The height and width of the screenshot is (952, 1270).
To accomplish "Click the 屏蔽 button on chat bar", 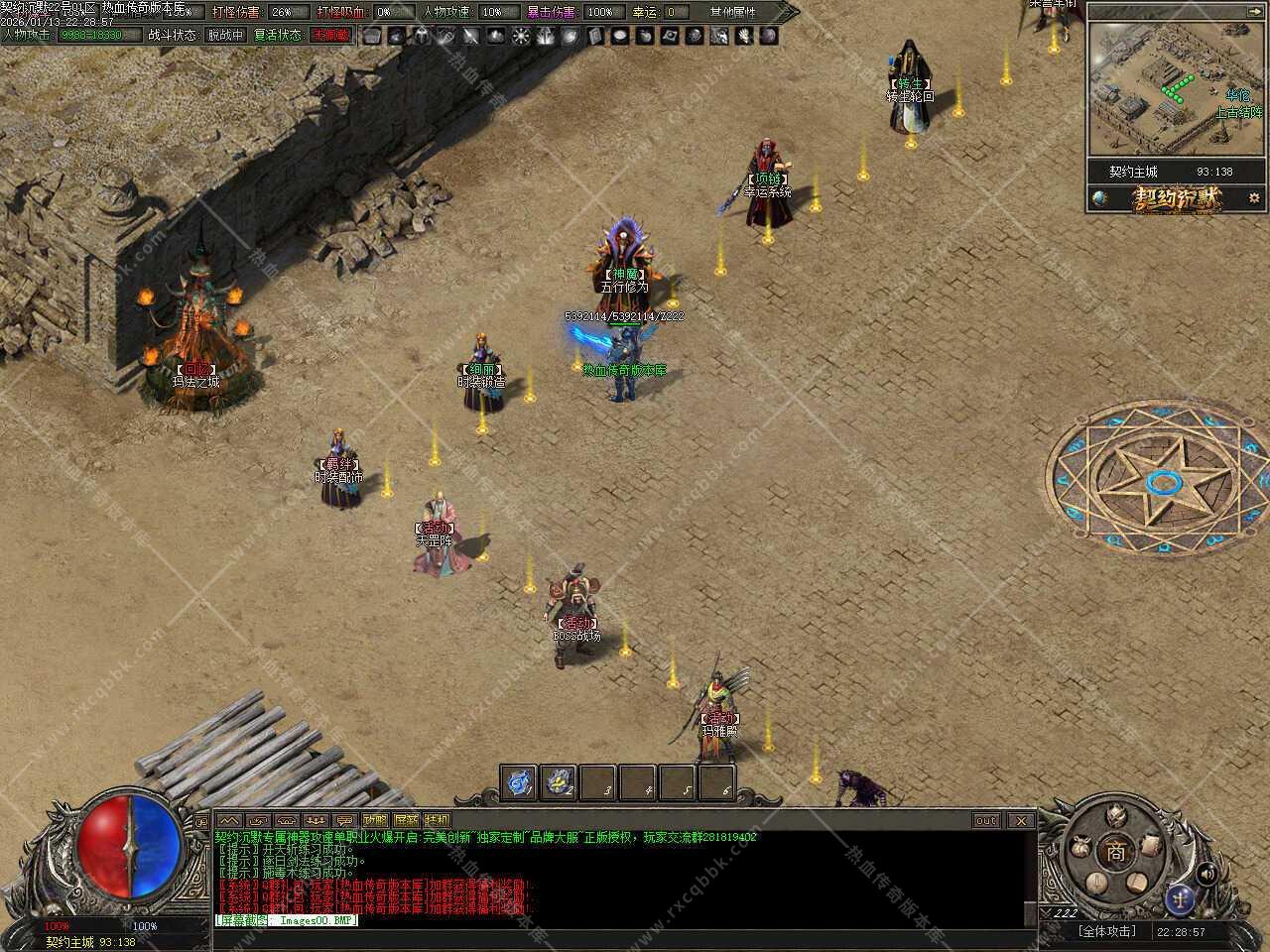I will [x=406, y=820].
